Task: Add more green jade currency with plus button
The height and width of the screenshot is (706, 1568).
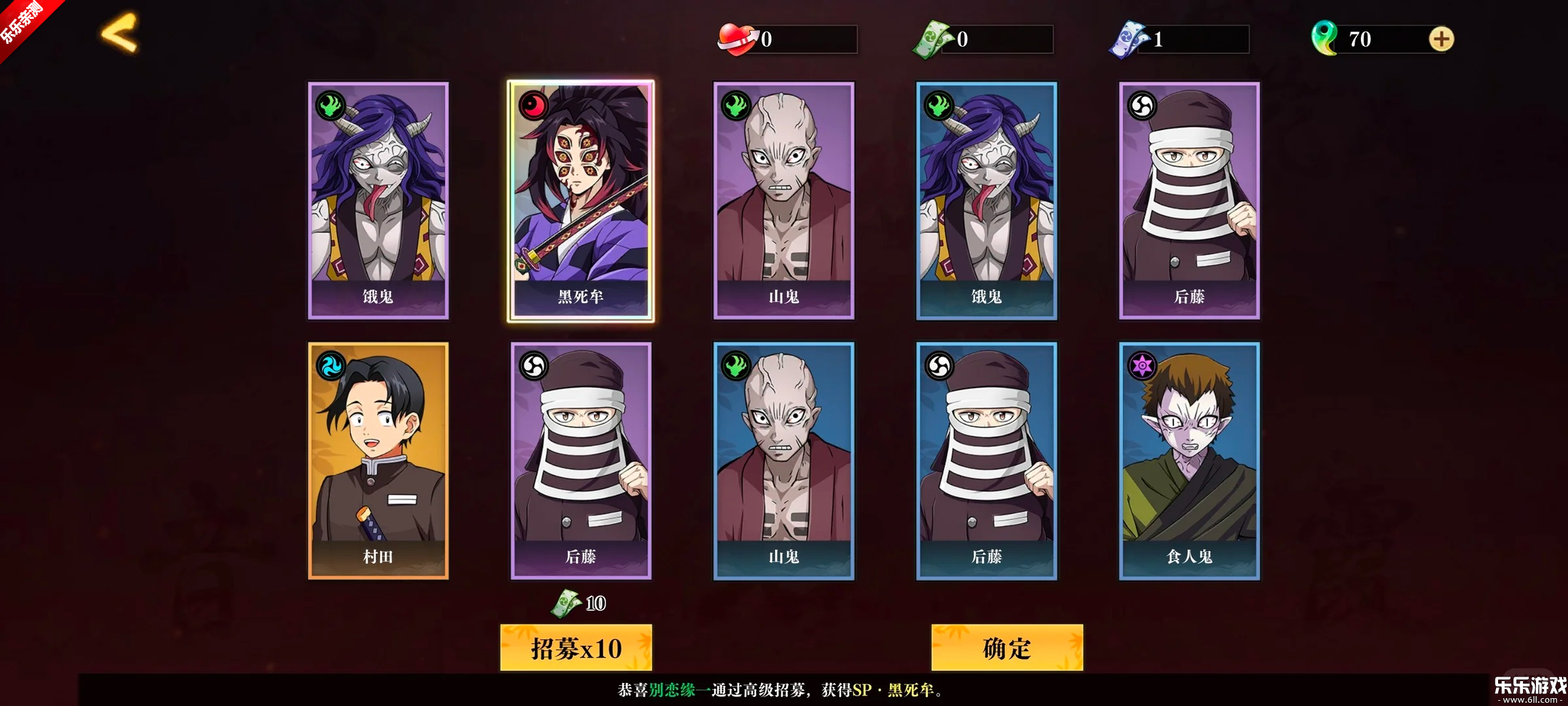Action: coord(1441,39)
